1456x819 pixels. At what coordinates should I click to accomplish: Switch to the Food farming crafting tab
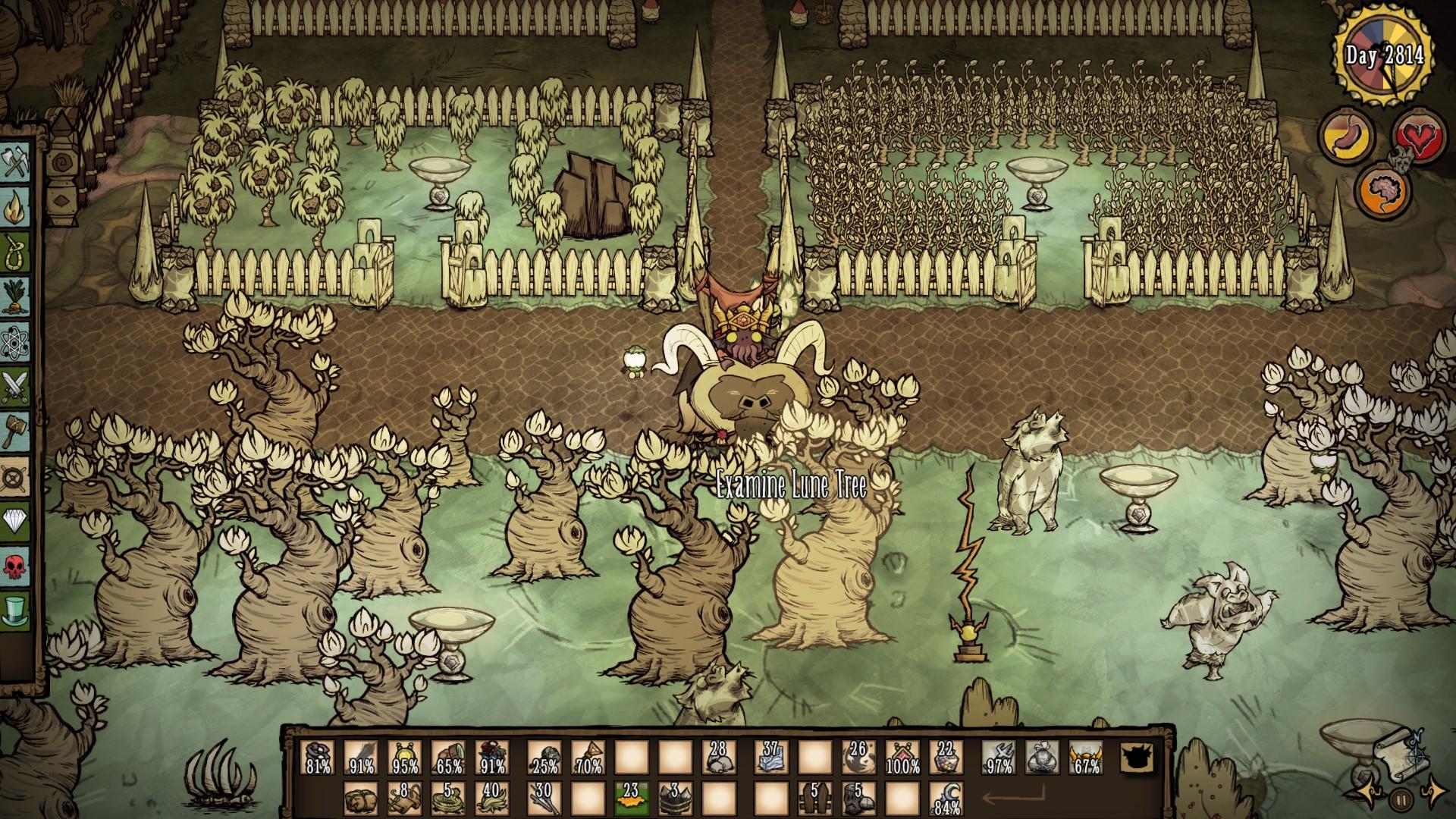15,292
